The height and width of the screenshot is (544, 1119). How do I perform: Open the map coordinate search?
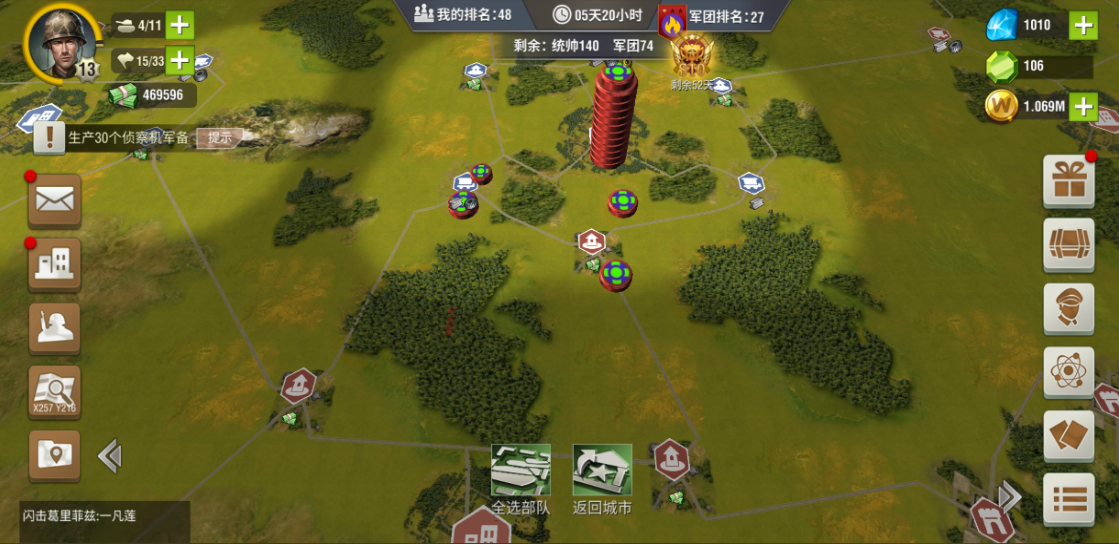pyautogui.click(x=55, y=392)
